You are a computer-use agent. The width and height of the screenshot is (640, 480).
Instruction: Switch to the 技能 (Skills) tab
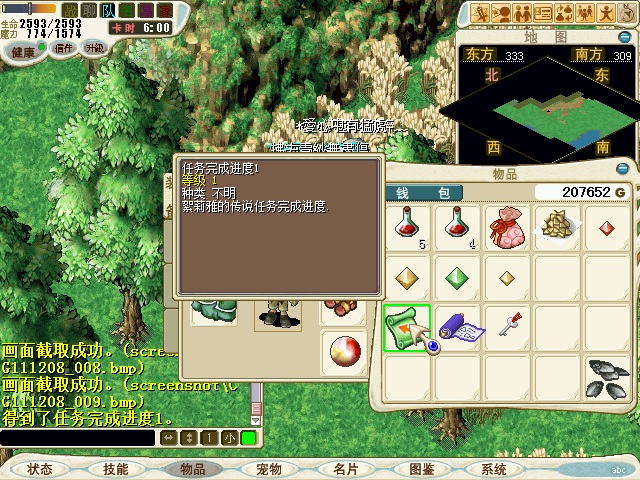point(115,469)
